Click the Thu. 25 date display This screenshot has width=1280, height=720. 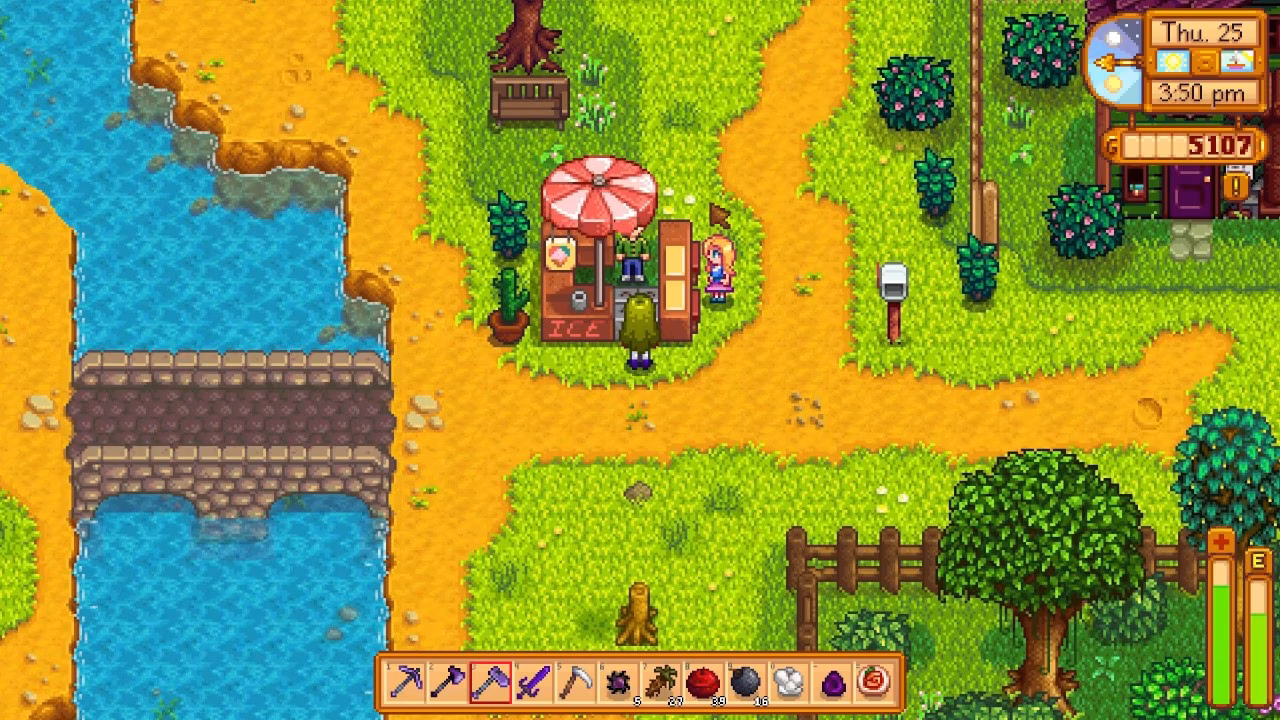pos(1204,31)
